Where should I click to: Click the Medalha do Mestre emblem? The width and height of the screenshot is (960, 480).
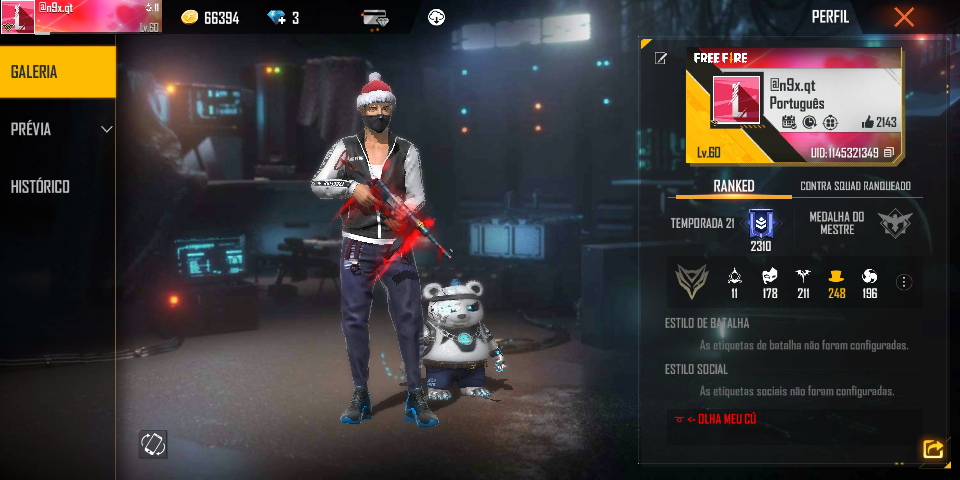(x=894, y=223)
